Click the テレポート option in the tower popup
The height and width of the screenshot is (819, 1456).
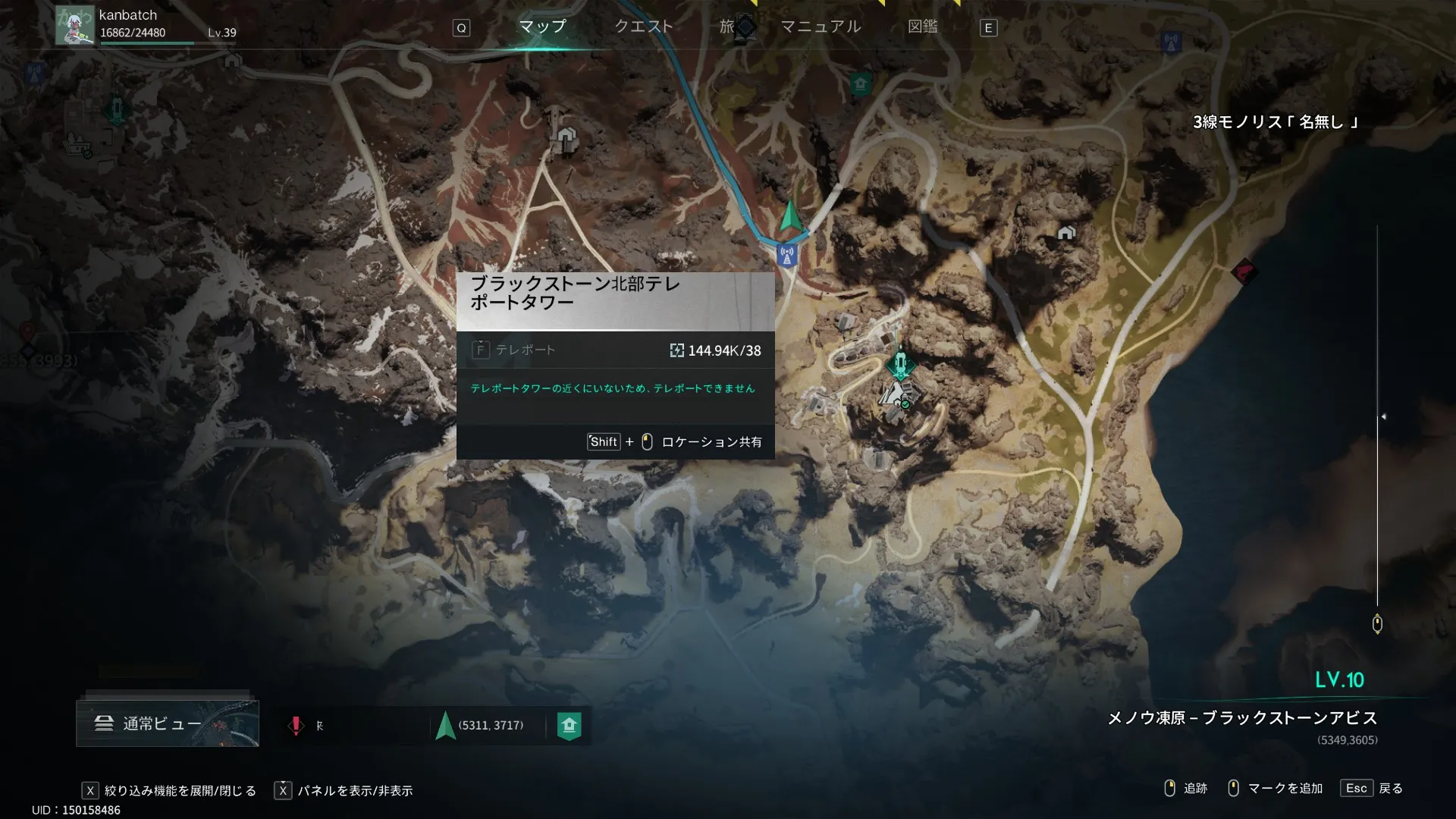[x=525, y=350]
